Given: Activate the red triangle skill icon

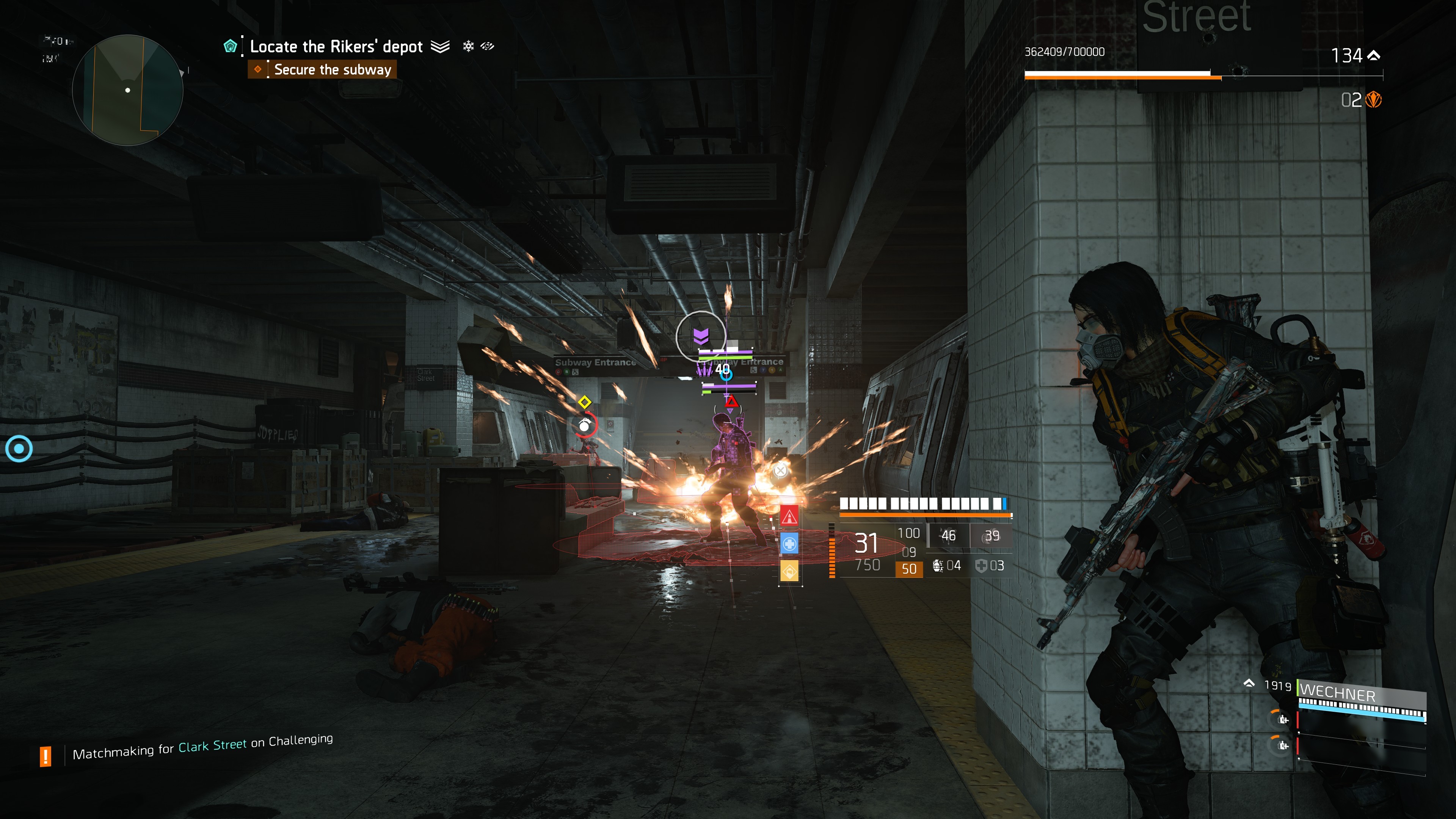Looking at the screenshot, I should 789,516.
